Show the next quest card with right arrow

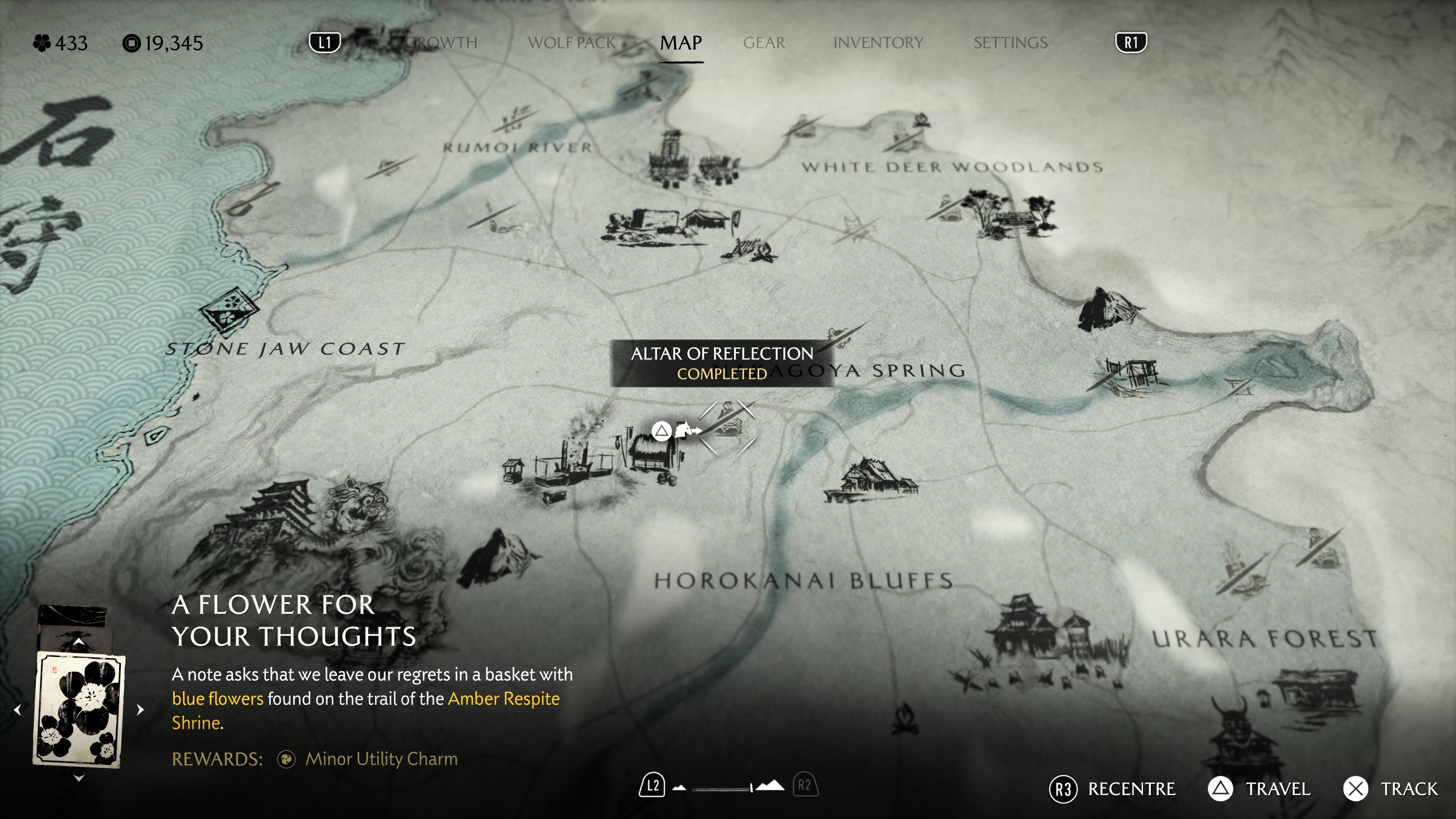coord(140,709)
